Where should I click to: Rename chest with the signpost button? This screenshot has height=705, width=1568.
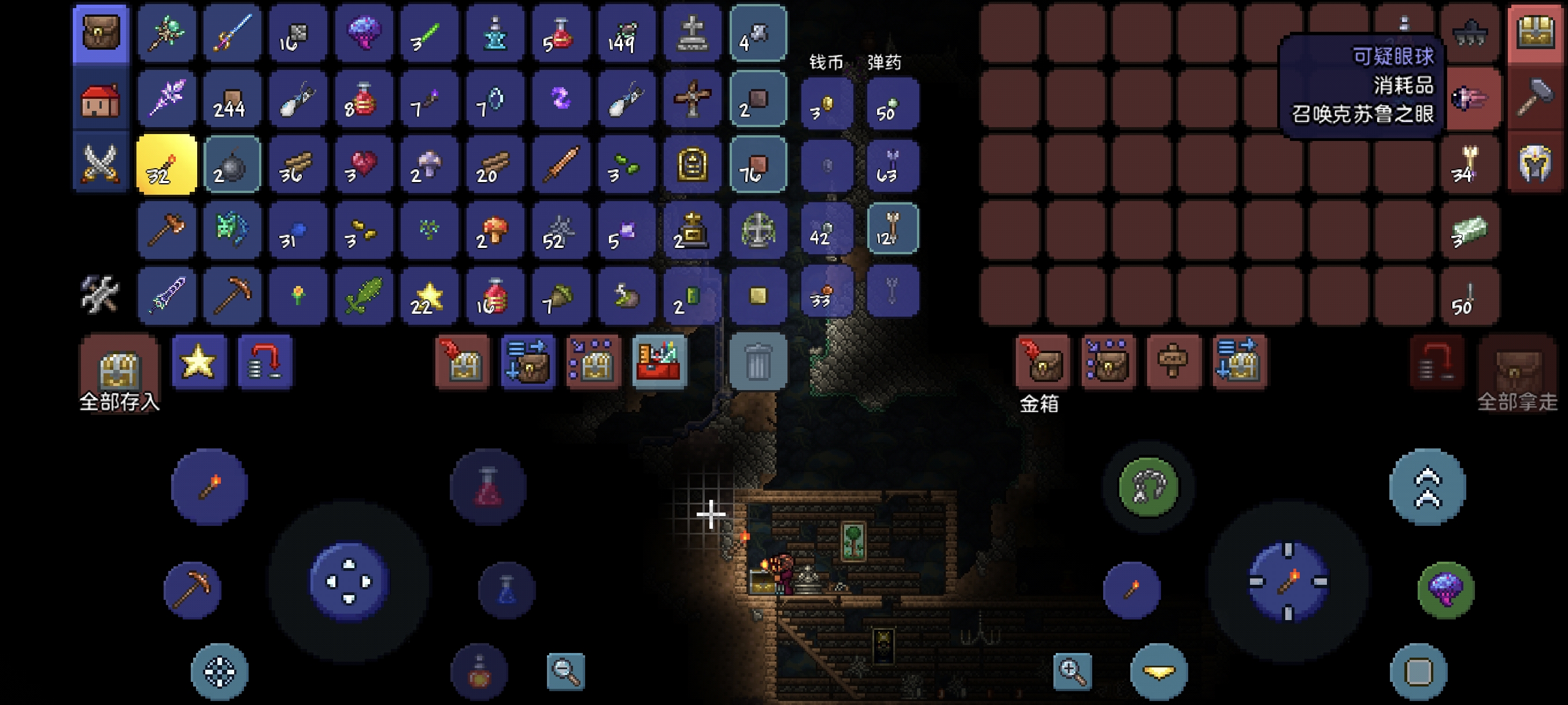tap(1173, 362)
